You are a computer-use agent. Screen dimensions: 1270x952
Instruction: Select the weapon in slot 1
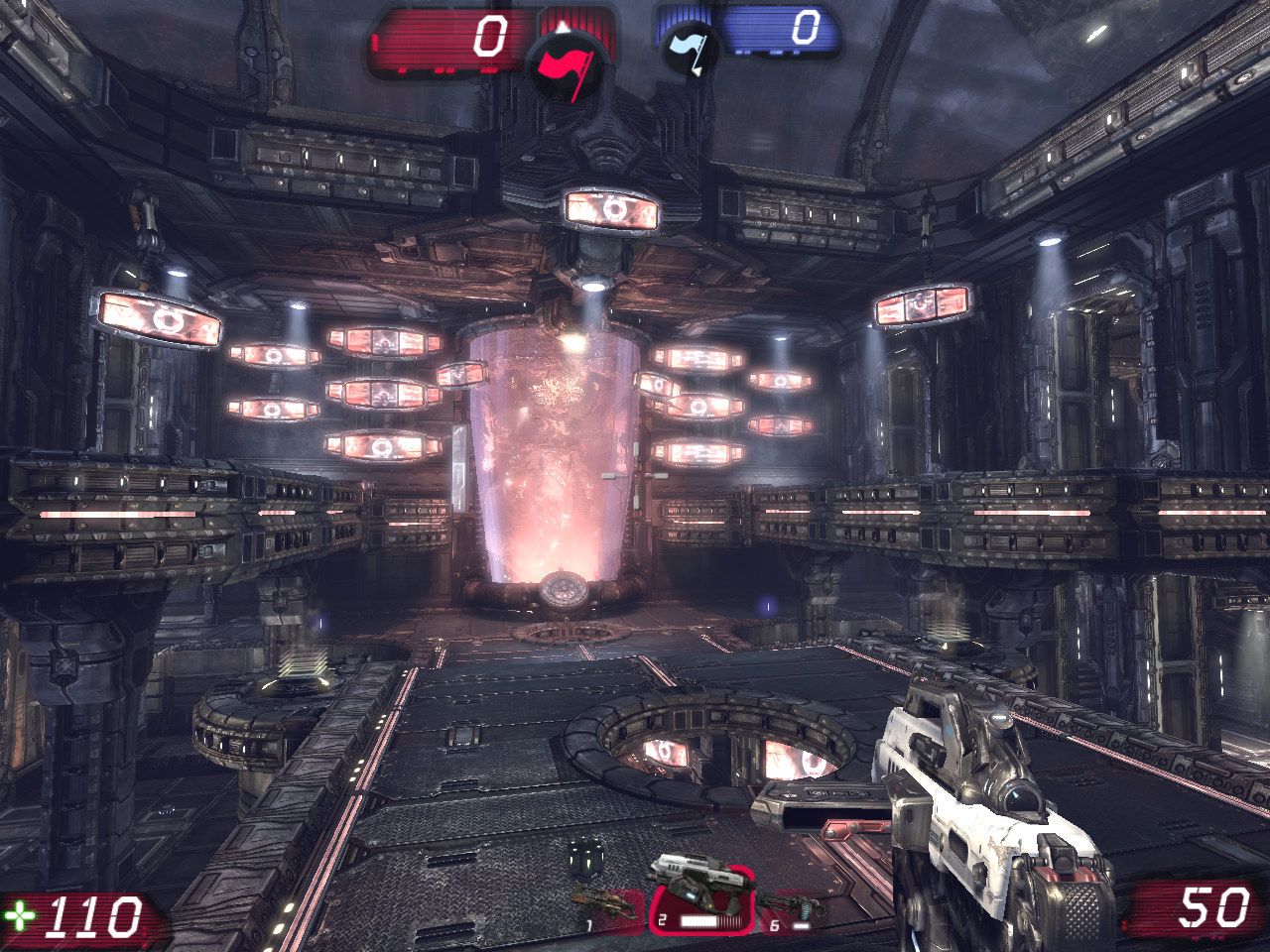point(604,903)
